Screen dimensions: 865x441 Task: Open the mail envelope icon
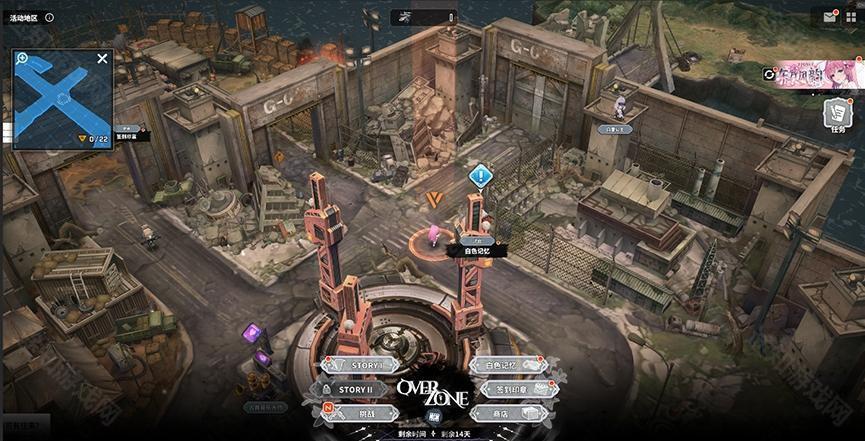tap(830, 16)
